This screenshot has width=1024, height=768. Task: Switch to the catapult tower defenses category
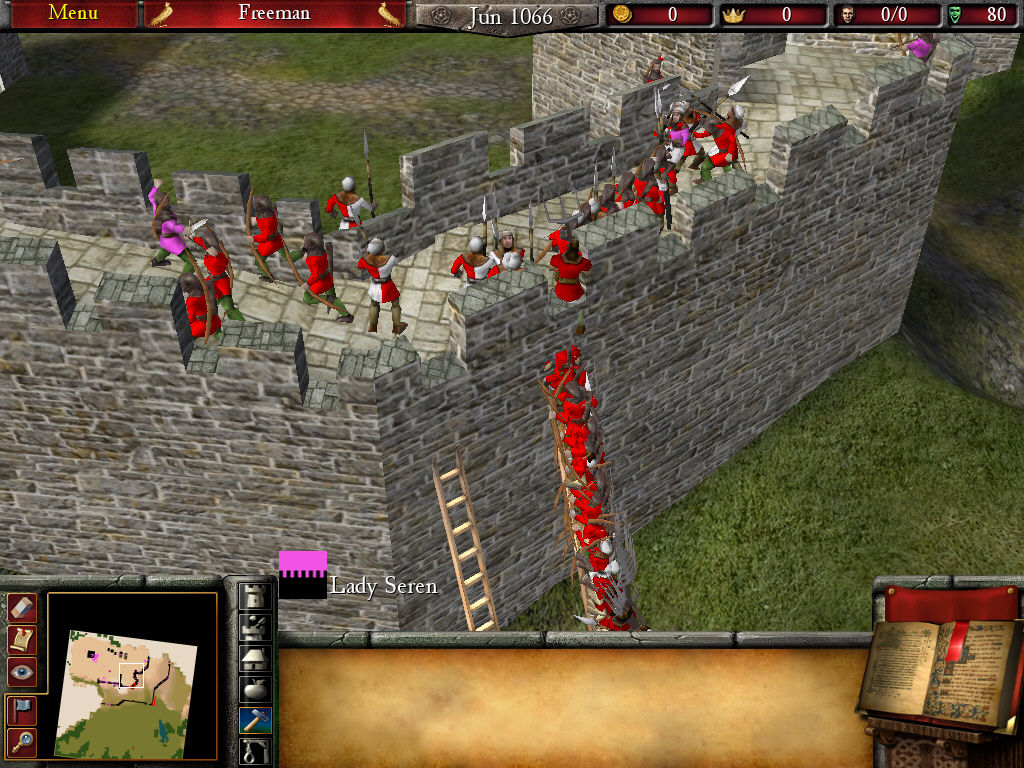[256, 627]
